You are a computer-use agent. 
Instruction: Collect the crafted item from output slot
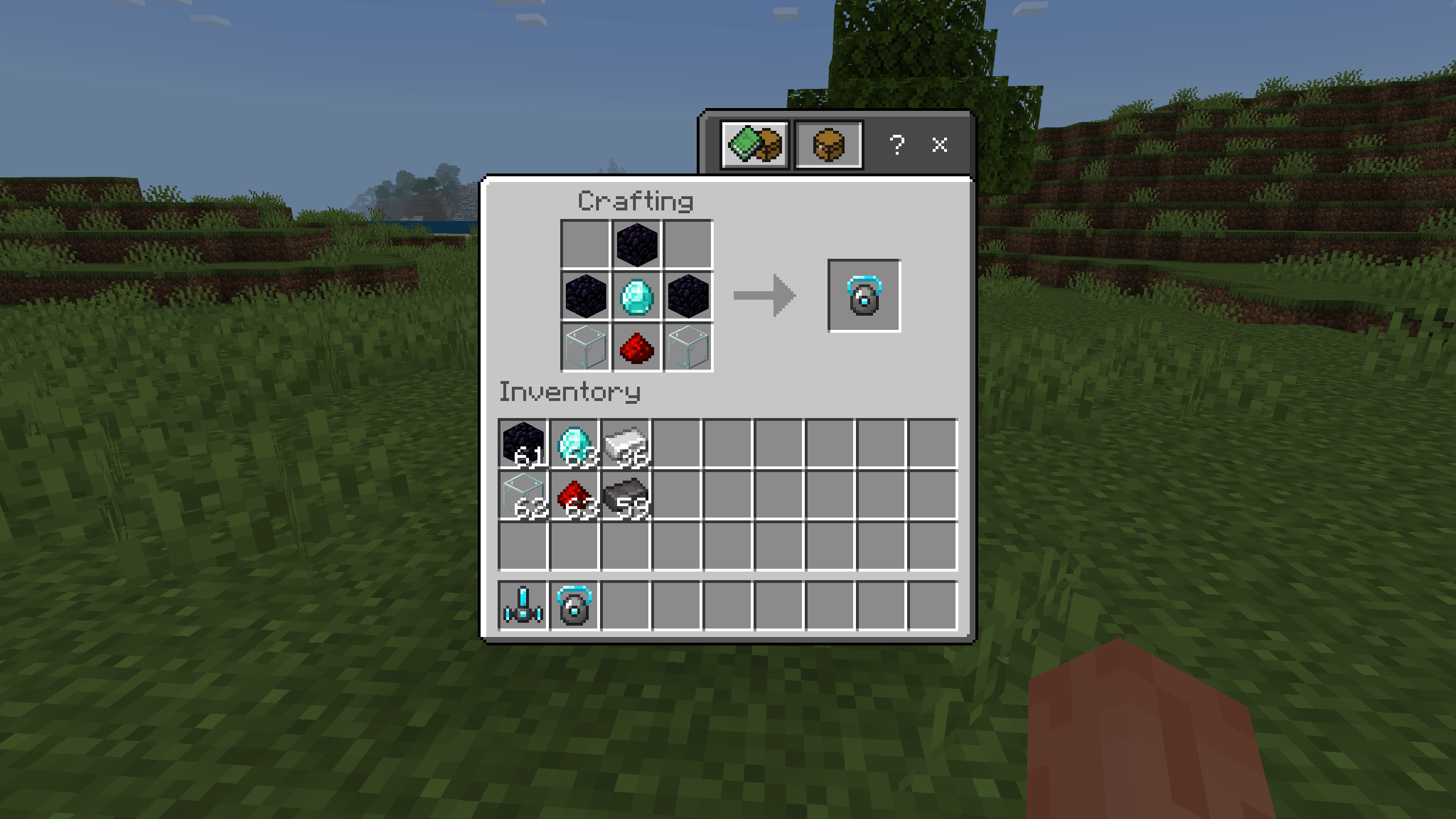click(864, 296)
